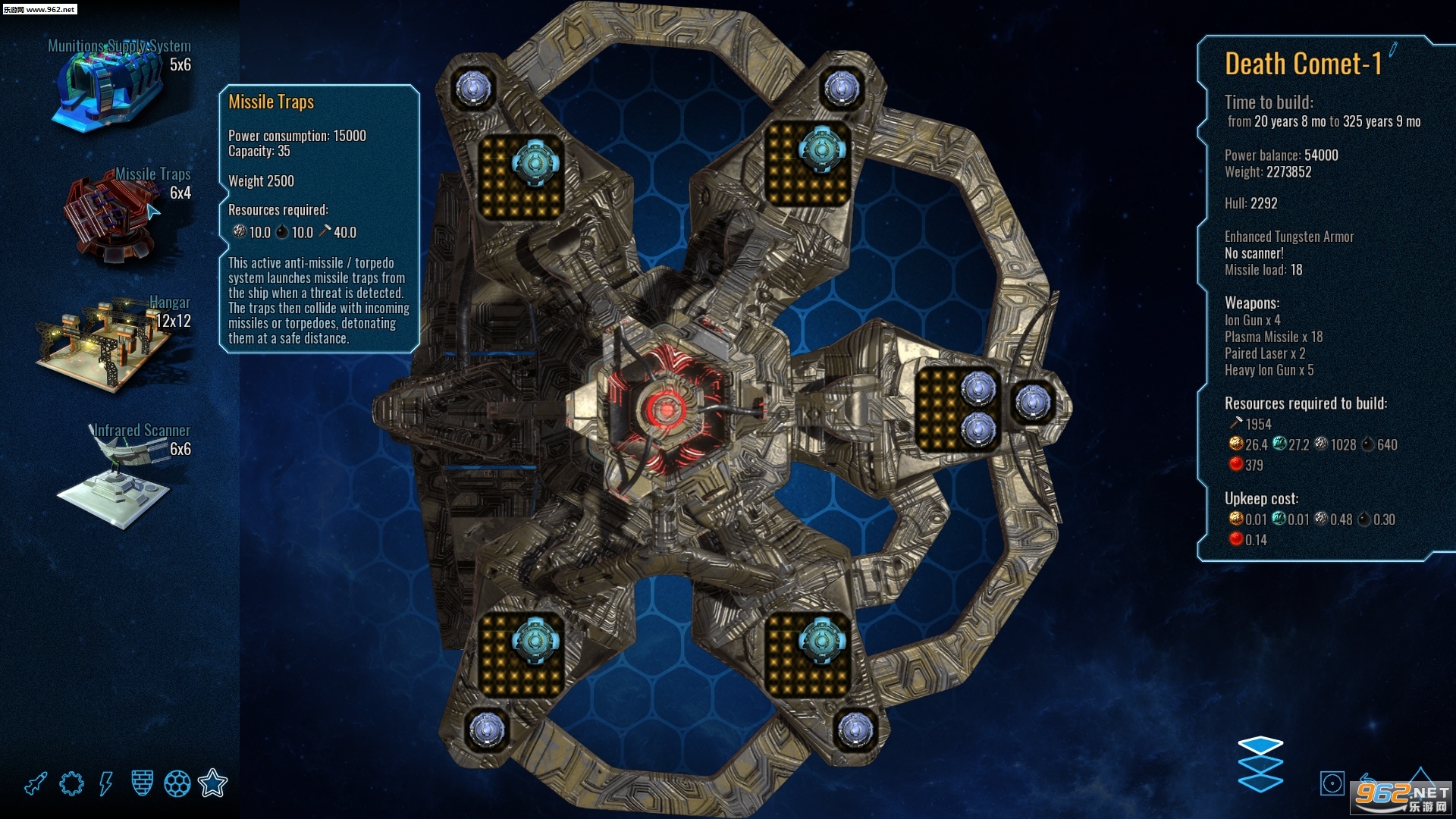Select the star special modules category
The image size is (1456, 819).
[x=213, y=783]
